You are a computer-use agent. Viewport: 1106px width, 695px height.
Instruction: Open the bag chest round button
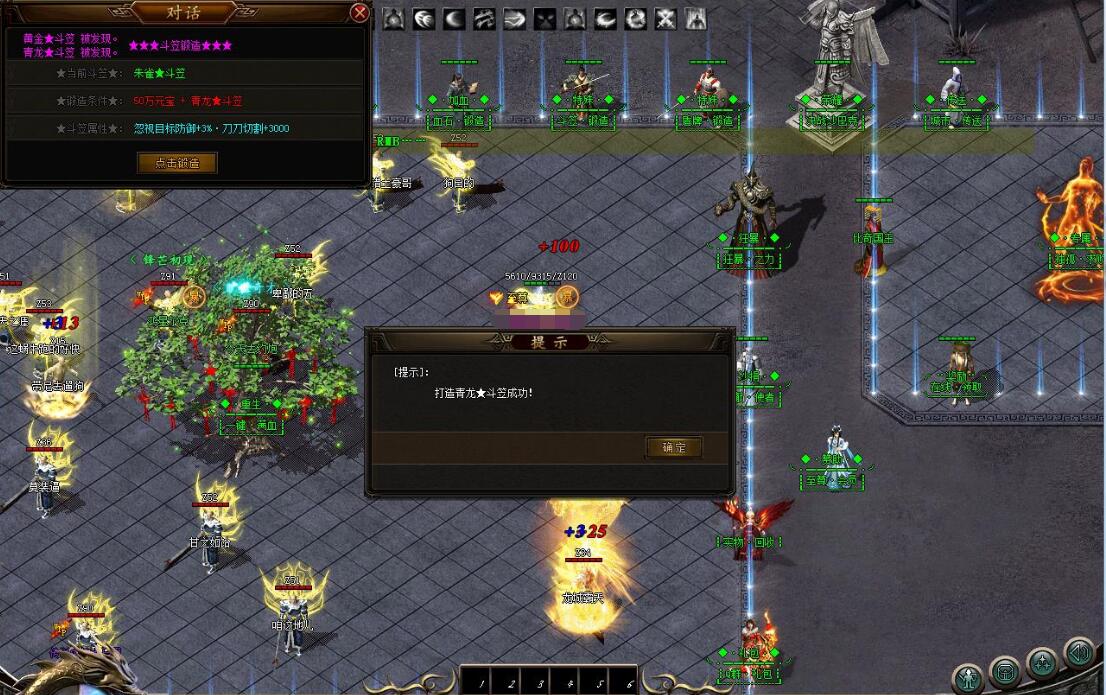(1005, 670)
